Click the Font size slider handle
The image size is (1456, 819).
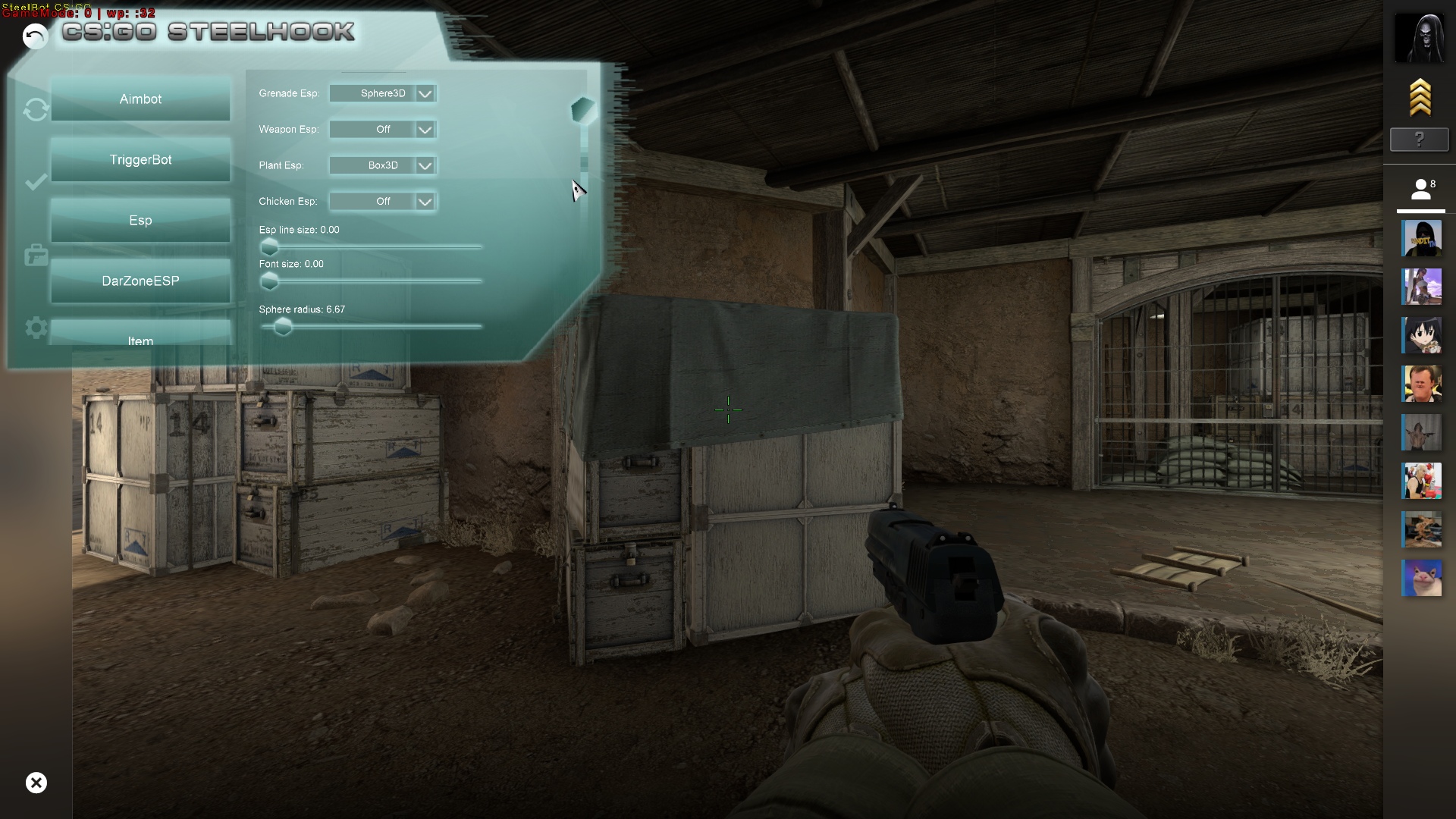click(x=269, y=281)
